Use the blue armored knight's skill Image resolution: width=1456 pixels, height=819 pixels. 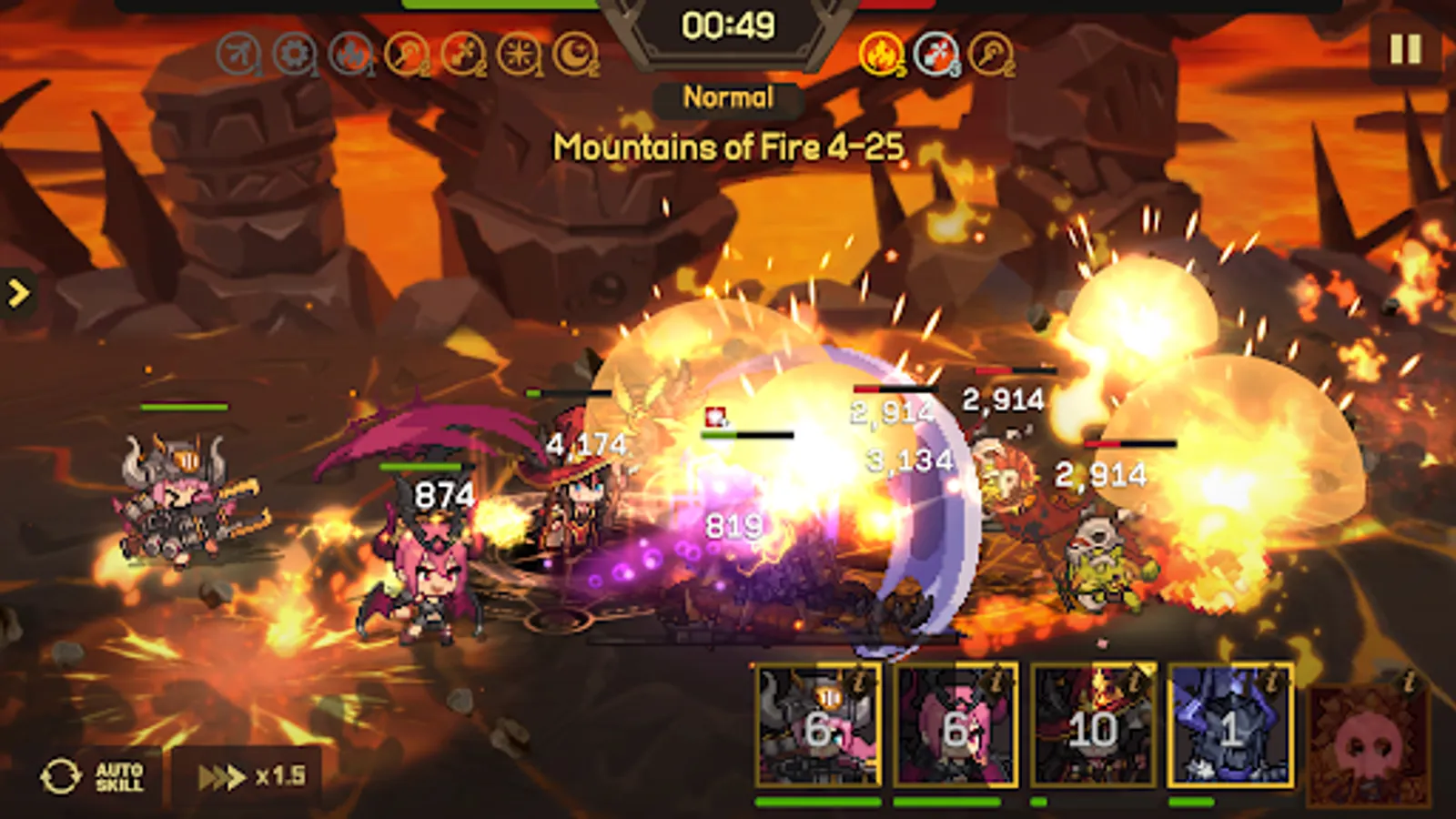[x=1229, y=725]
